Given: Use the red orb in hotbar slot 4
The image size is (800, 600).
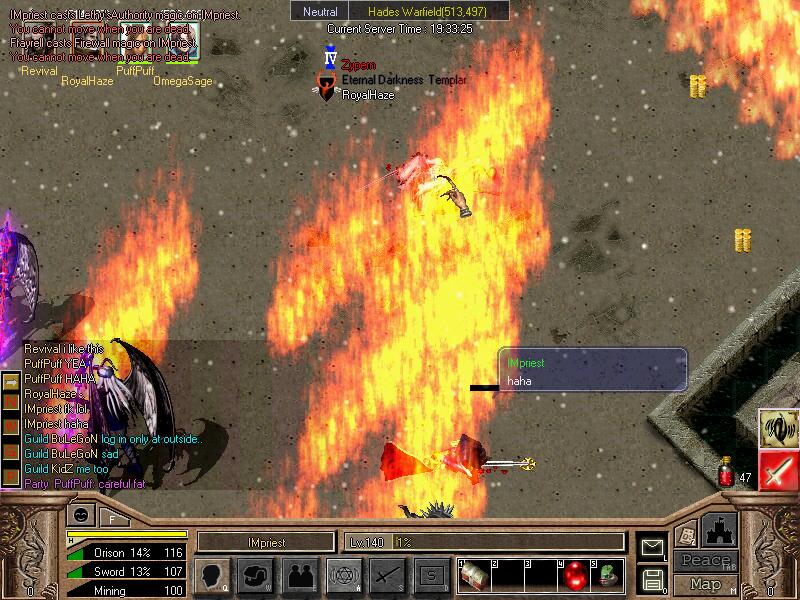Looking at the screenshot, I should 574,575.
